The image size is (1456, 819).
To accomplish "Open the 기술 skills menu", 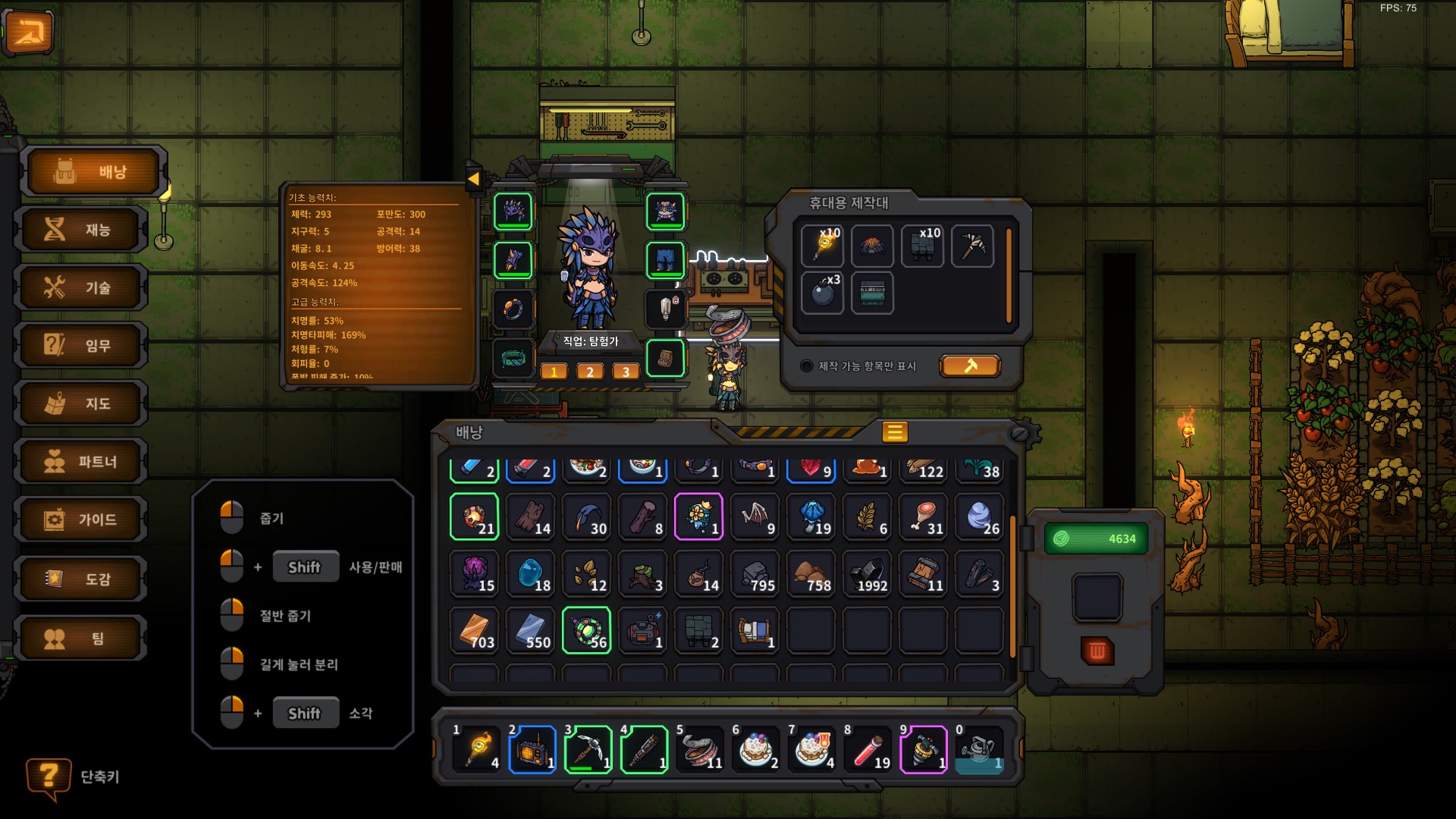I will [x=83, y=288].
